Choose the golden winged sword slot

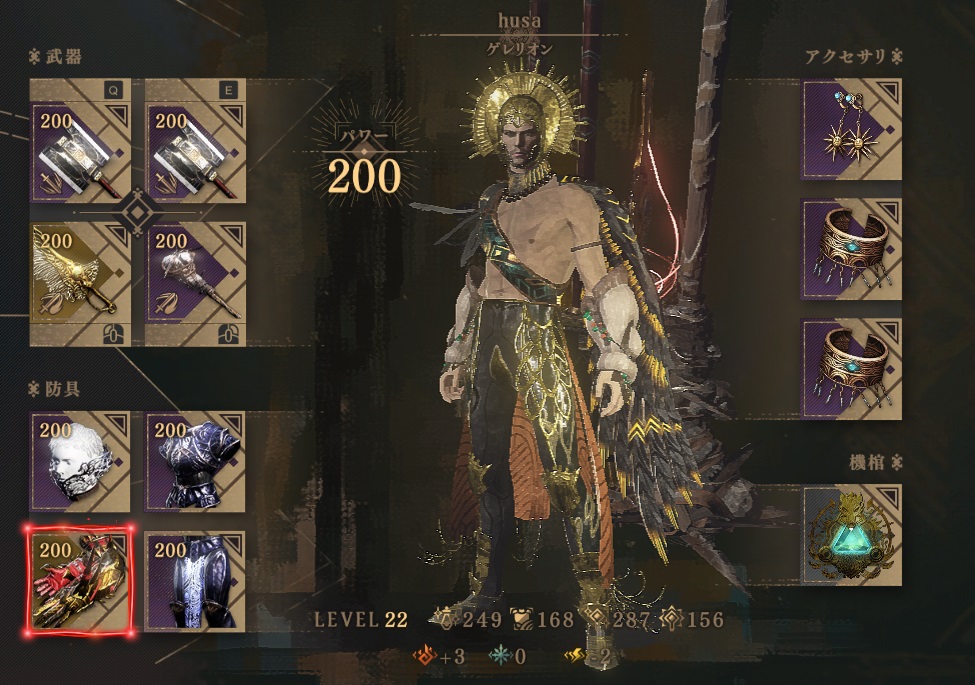tap(81, 284)
